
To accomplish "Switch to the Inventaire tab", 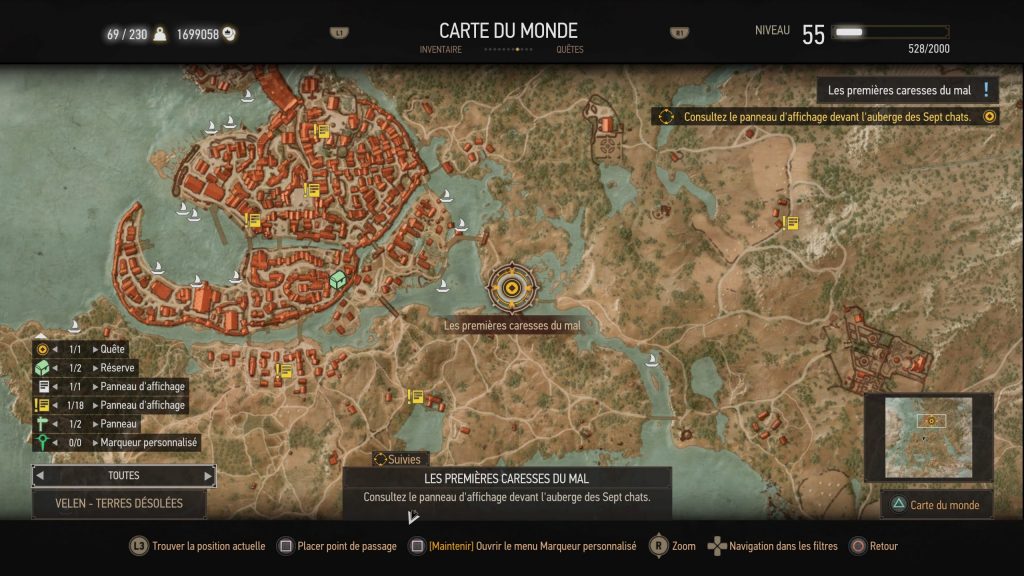I will [x=441, y=49].
